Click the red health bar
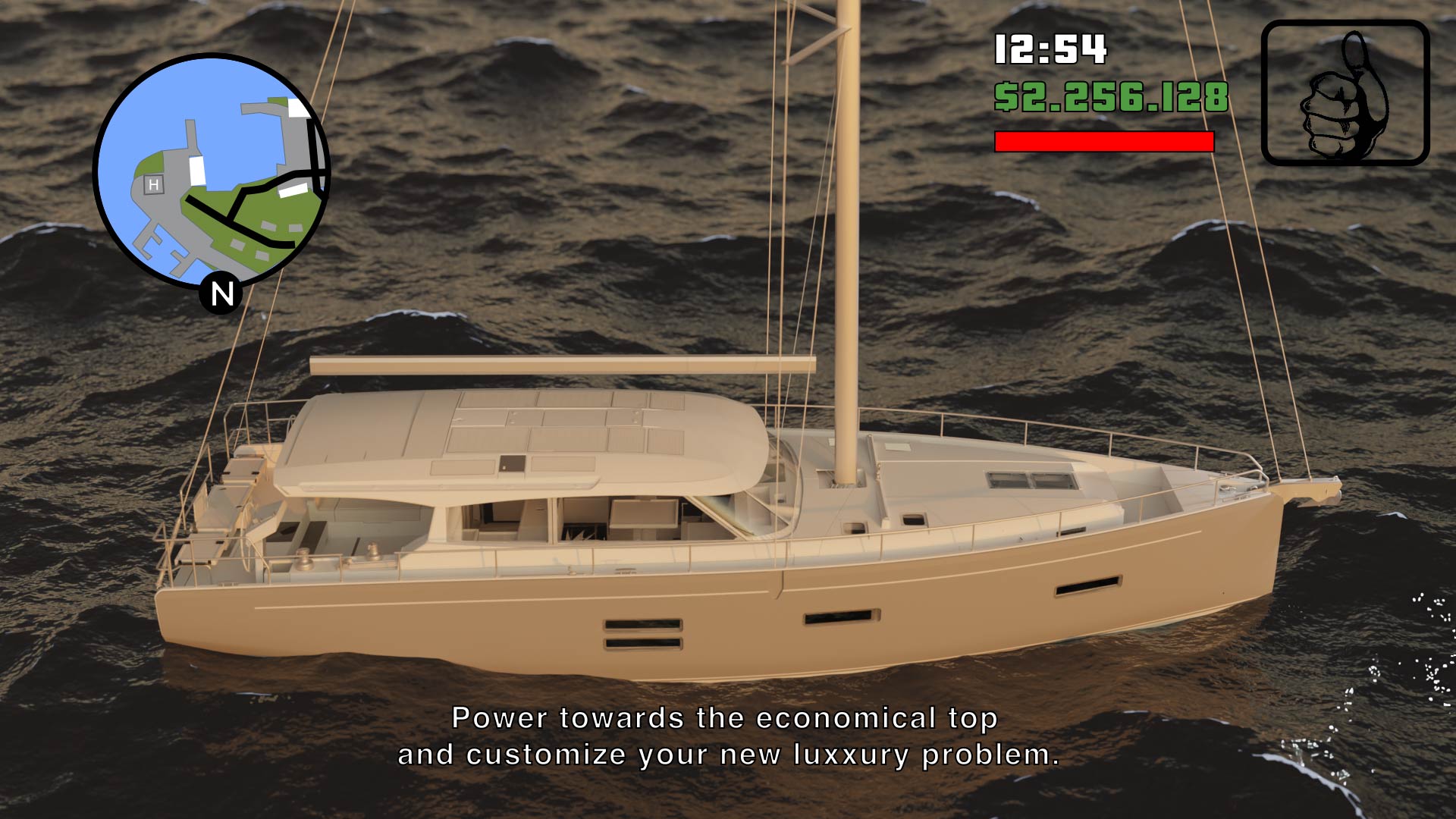The image size is (1456, 819). pyautogui.click(x=1103, y=140)
